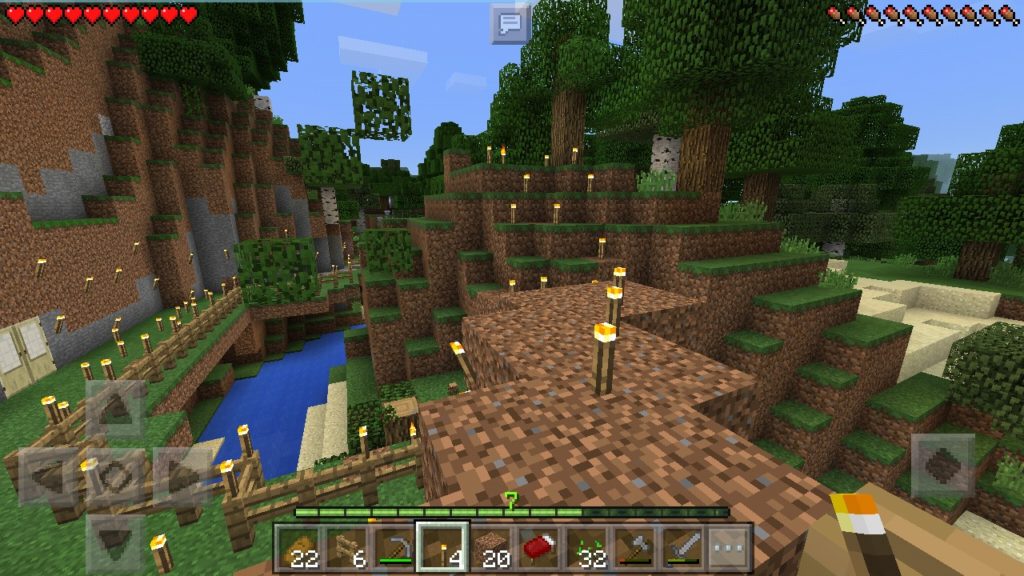Image resolution: width=1024 pixels, height=576 pixels.
Task: Choose the dirt block stack of 20
Action: coord(490,547)
